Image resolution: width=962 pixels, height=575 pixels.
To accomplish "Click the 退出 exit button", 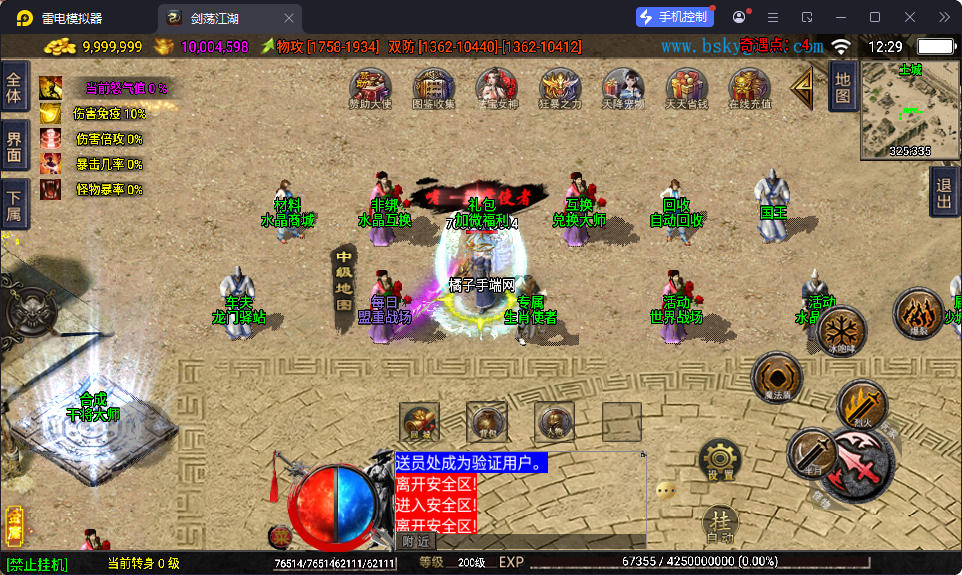I will tap(943, 191).
